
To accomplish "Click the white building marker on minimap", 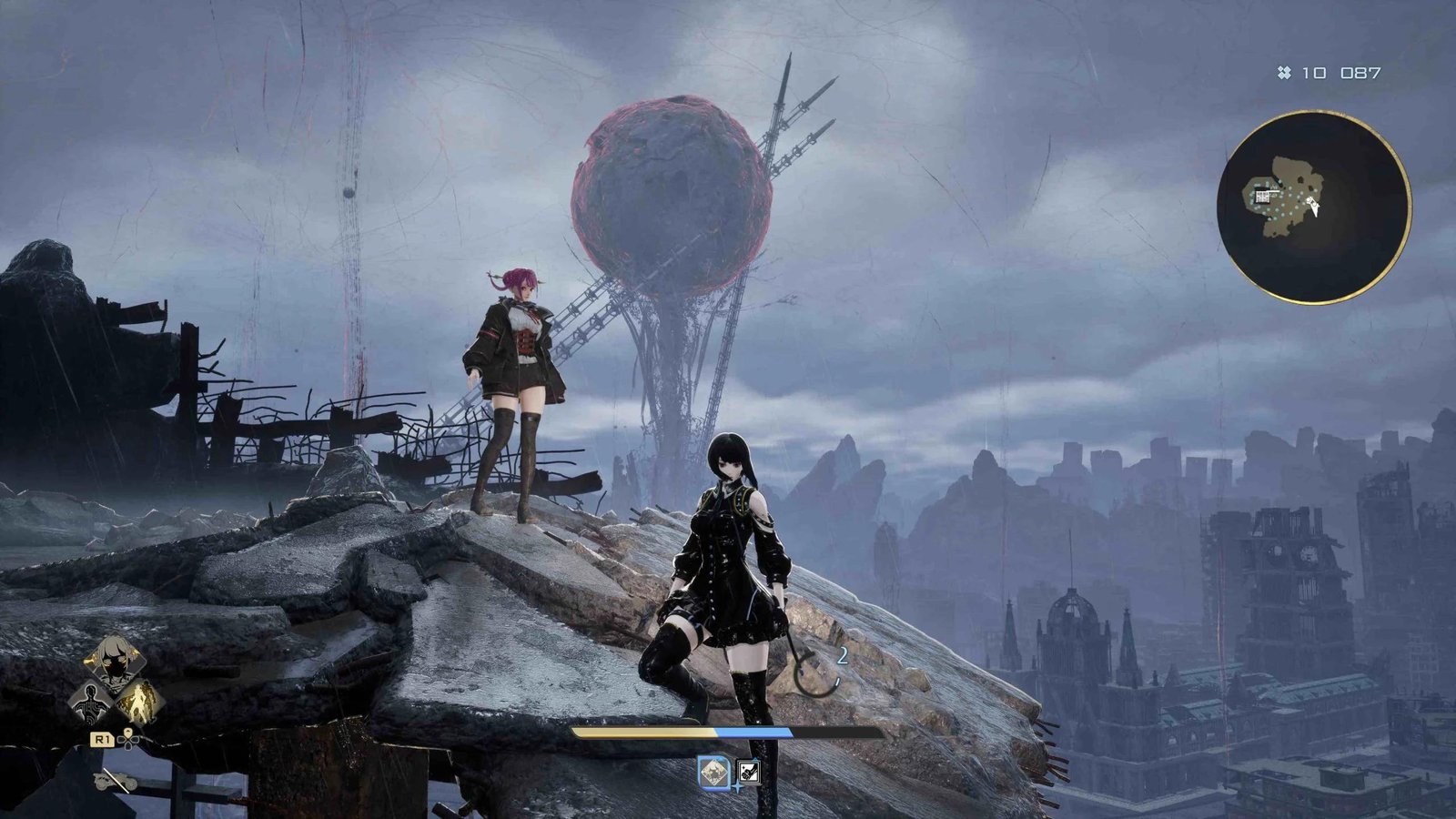I will 1264,196.
